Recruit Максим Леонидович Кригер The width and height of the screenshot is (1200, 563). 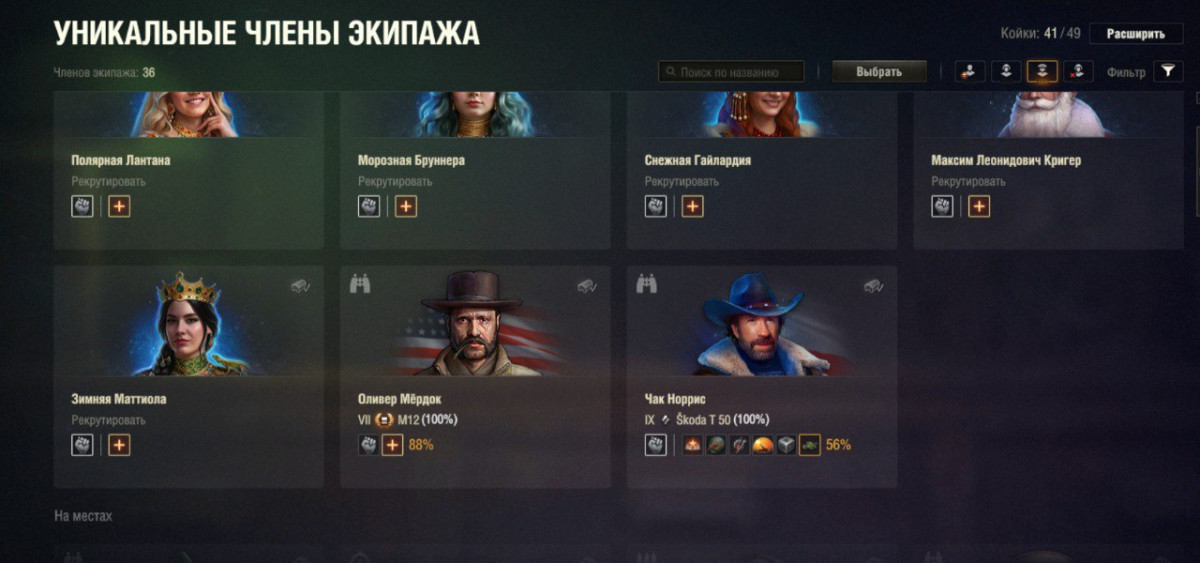(968, 182)
